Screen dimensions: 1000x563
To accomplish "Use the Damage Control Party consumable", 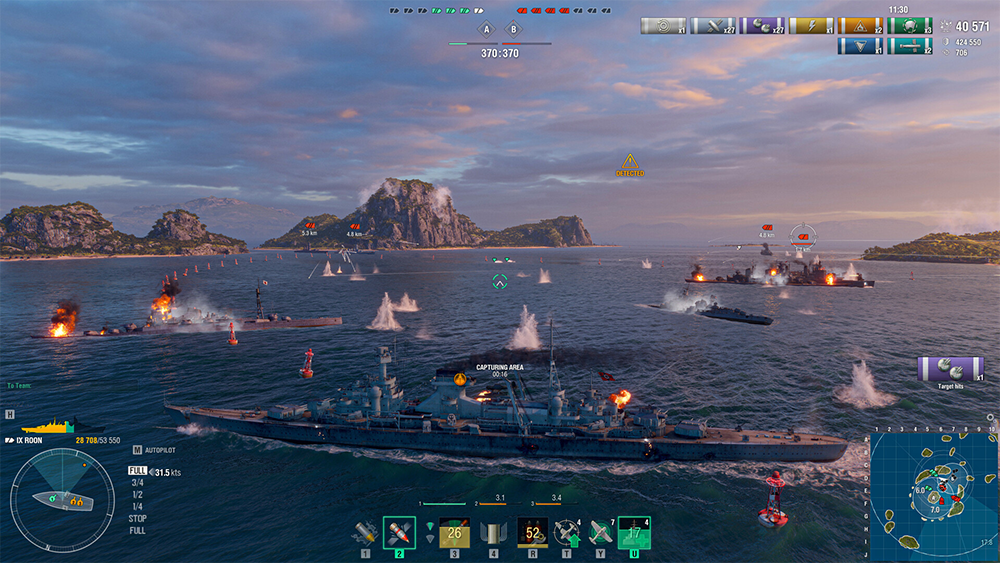I will (531, 532).
